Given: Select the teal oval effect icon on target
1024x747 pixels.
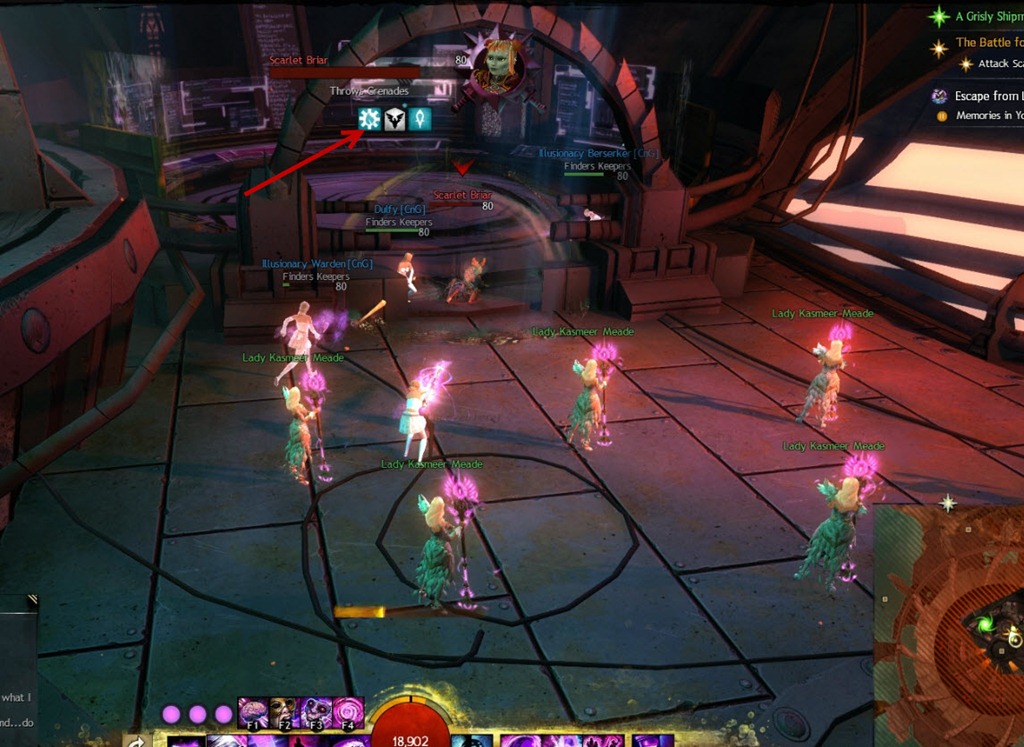Looking at the screenshot, I should [x=420, y=119].
